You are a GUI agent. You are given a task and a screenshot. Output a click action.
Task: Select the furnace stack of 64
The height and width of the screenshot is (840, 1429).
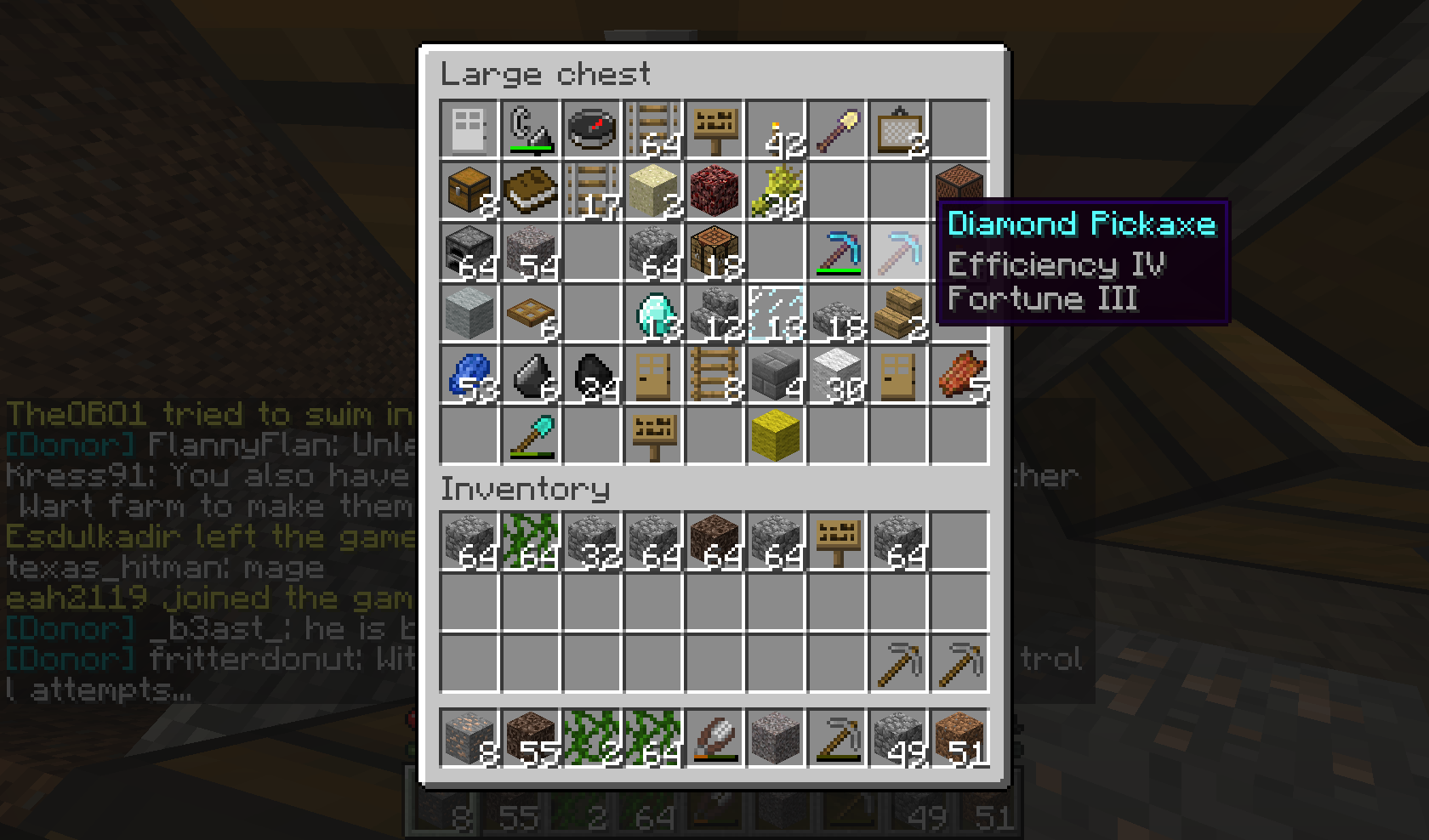469,251
